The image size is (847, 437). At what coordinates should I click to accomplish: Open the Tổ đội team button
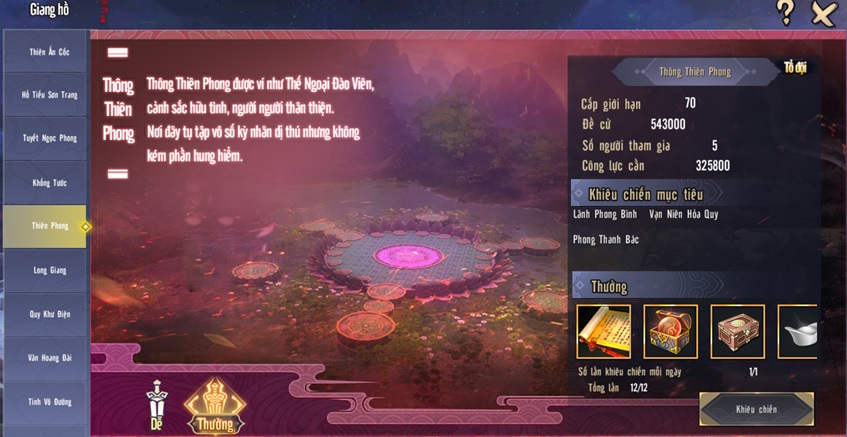[795, 68]
